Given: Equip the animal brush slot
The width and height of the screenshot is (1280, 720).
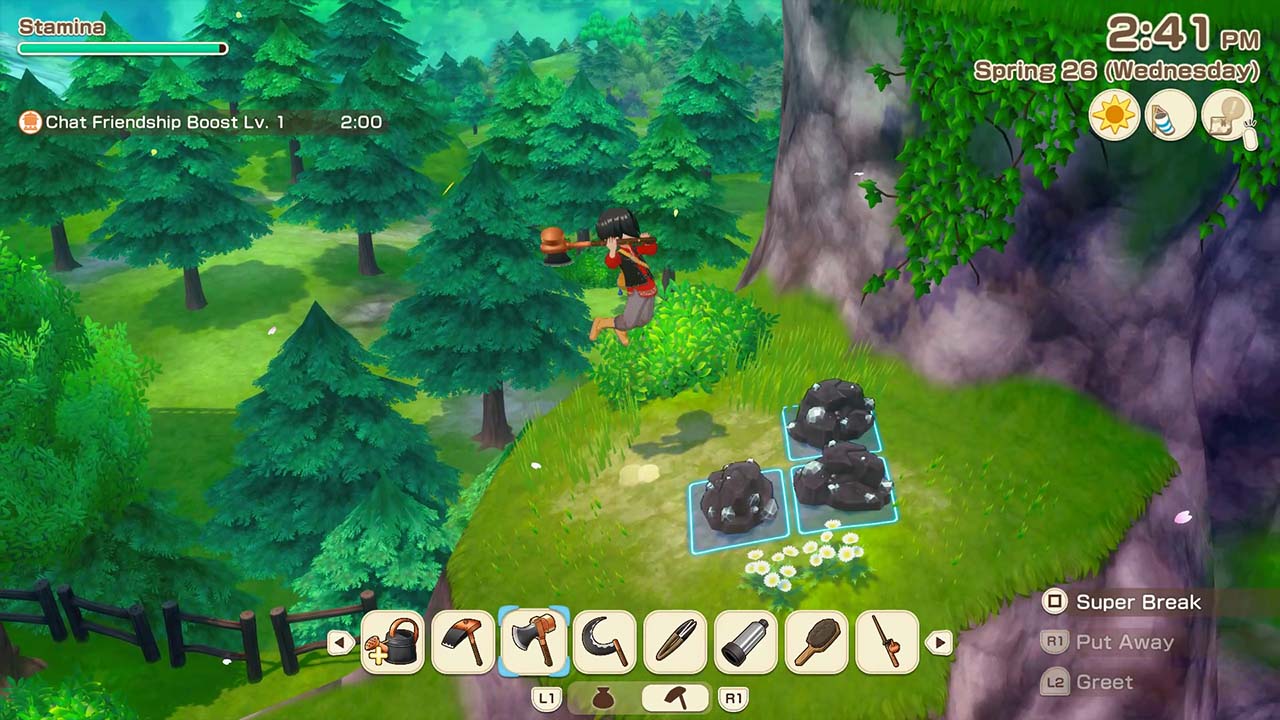Looking at the screenshot, I should pyautogui.click(x=817, y=641).
